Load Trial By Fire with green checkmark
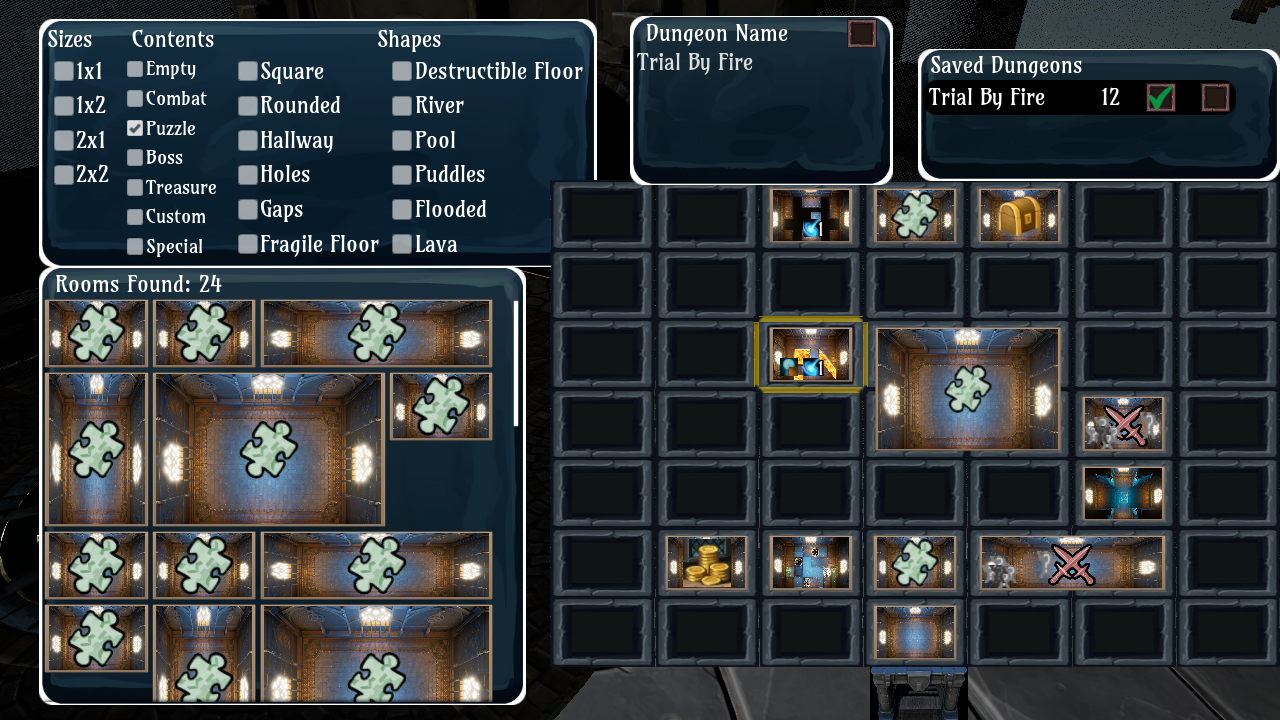Viewport: 1280px width, 720px height. (1160, 98)
